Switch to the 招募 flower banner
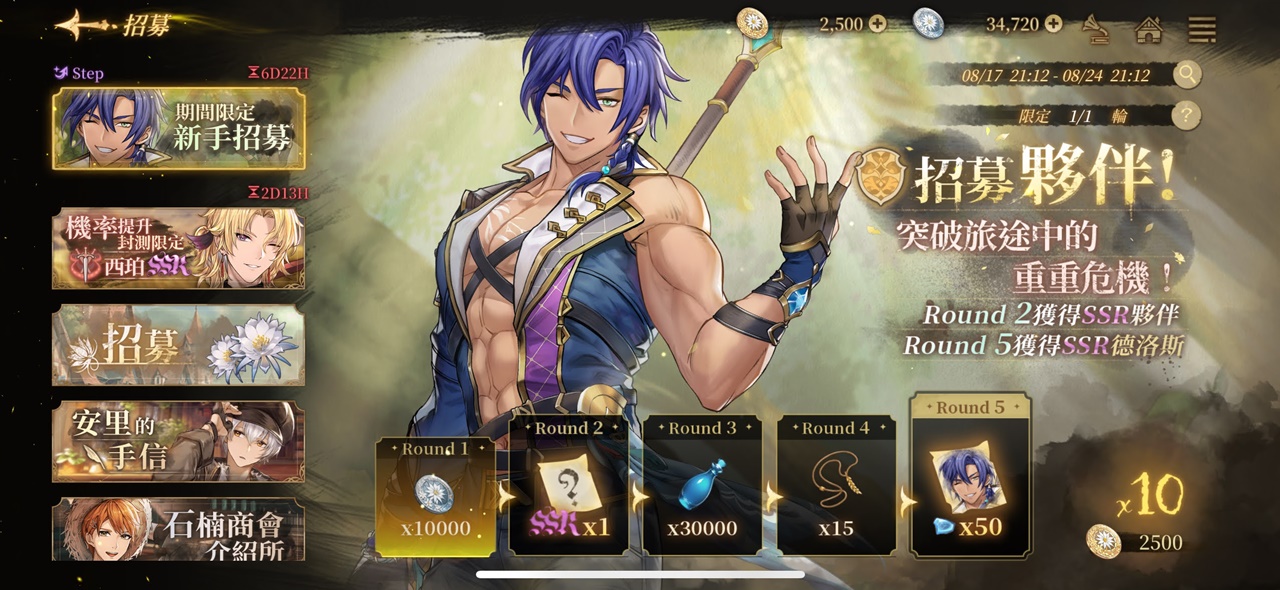This screenshot has width=1280, height=590. [179, 345]
